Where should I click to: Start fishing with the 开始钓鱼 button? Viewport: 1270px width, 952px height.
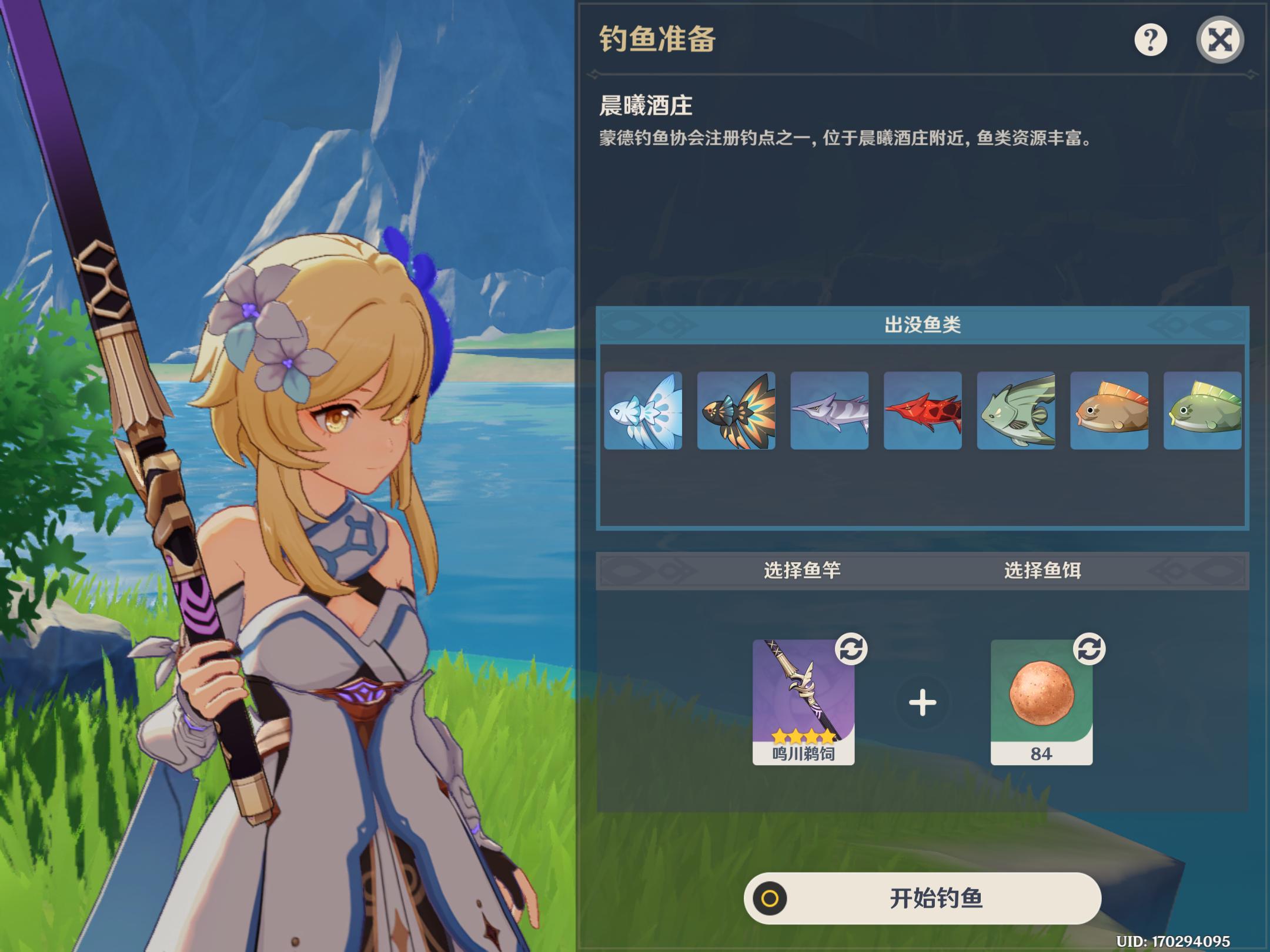[x=922, y=898]
